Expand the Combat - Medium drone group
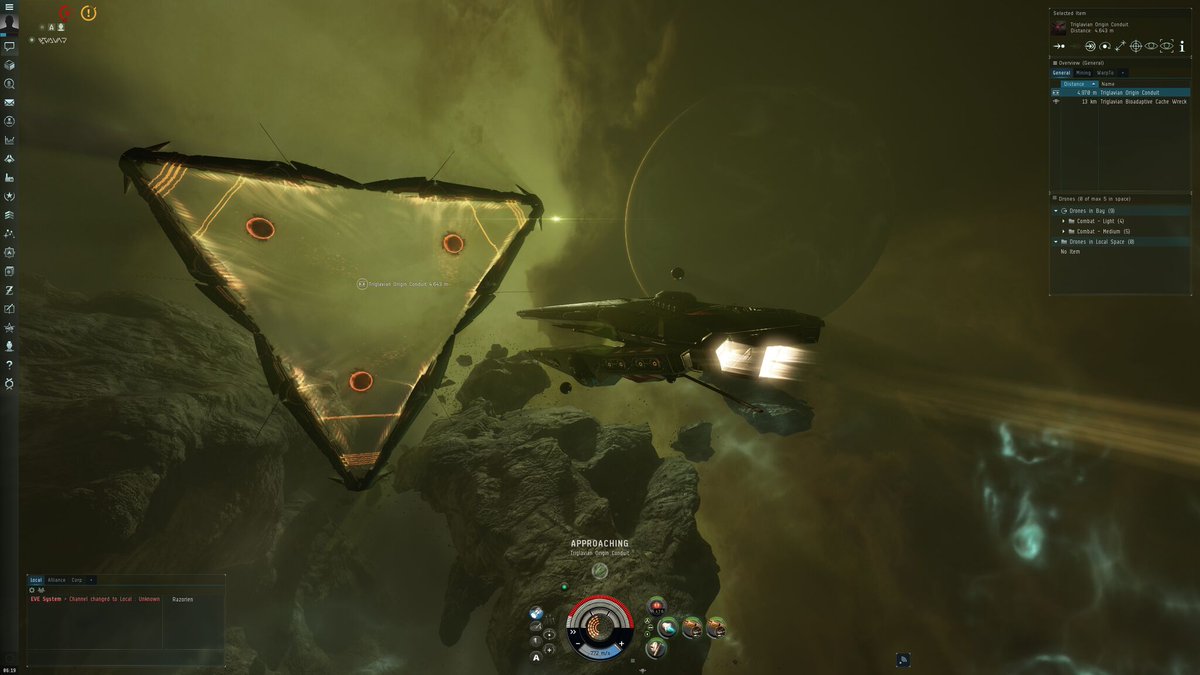Screen dimensions: 1200x675 click(x=1064, y=231)
